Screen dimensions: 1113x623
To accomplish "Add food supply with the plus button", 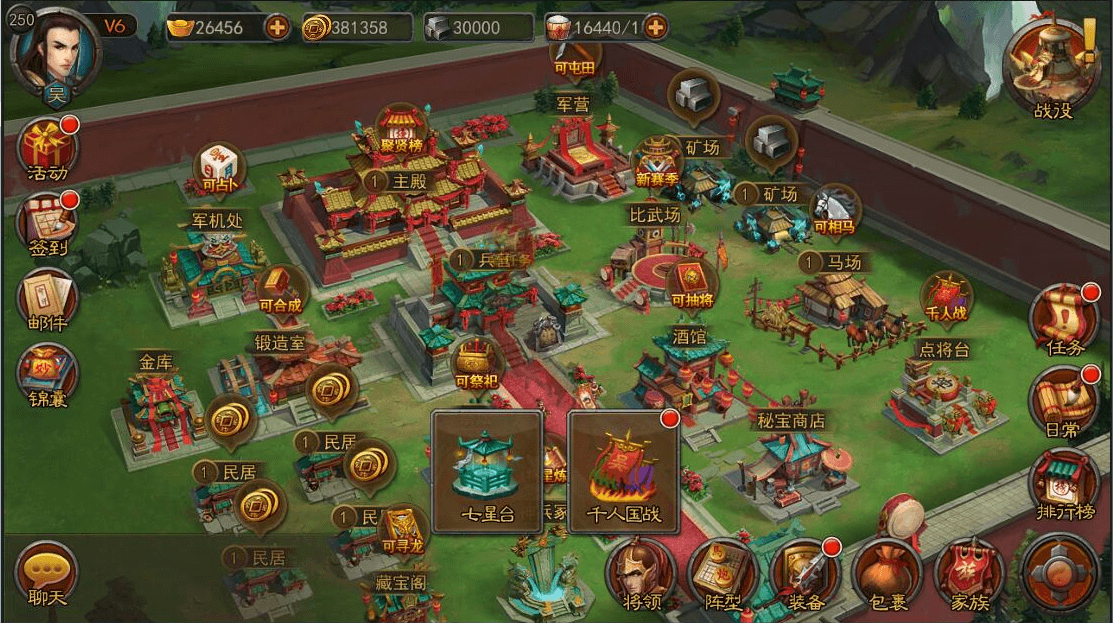I will point(656,27).
